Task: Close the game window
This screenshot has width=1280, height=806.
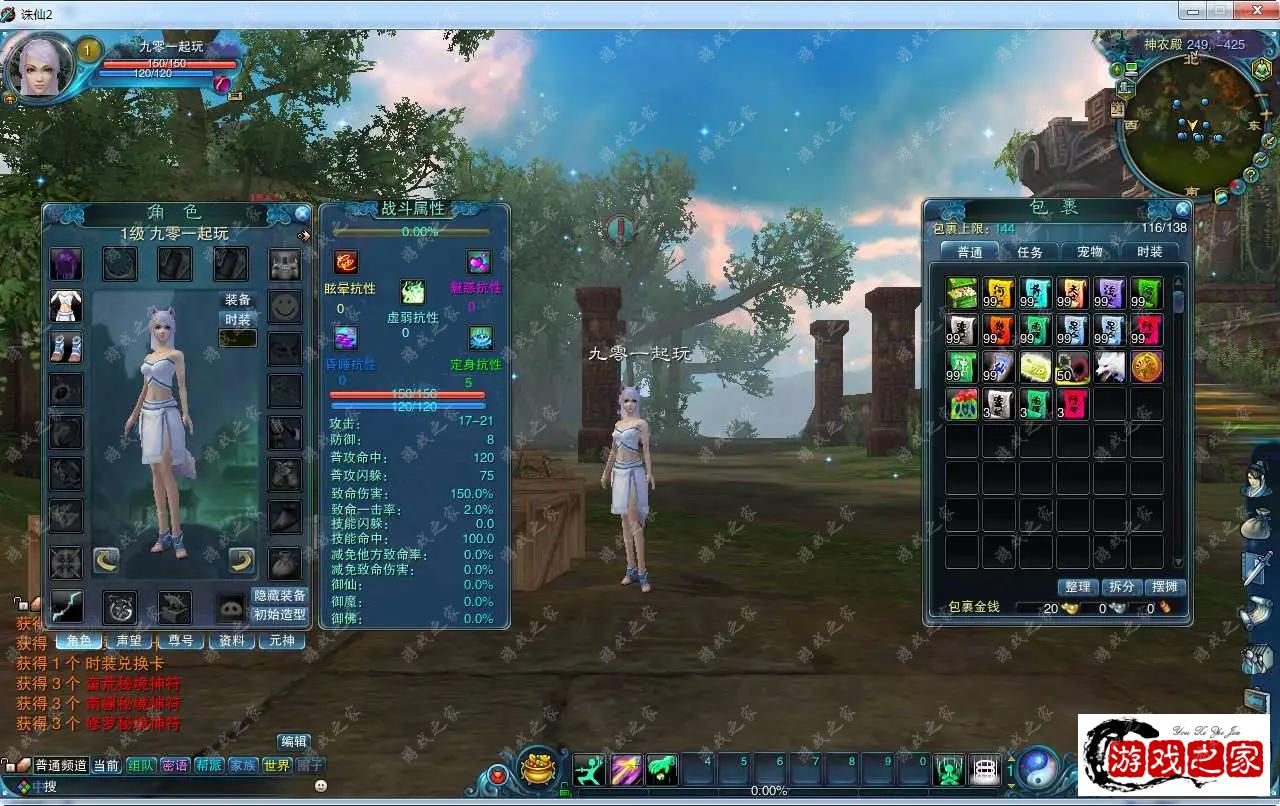Action: [1253, 10]
